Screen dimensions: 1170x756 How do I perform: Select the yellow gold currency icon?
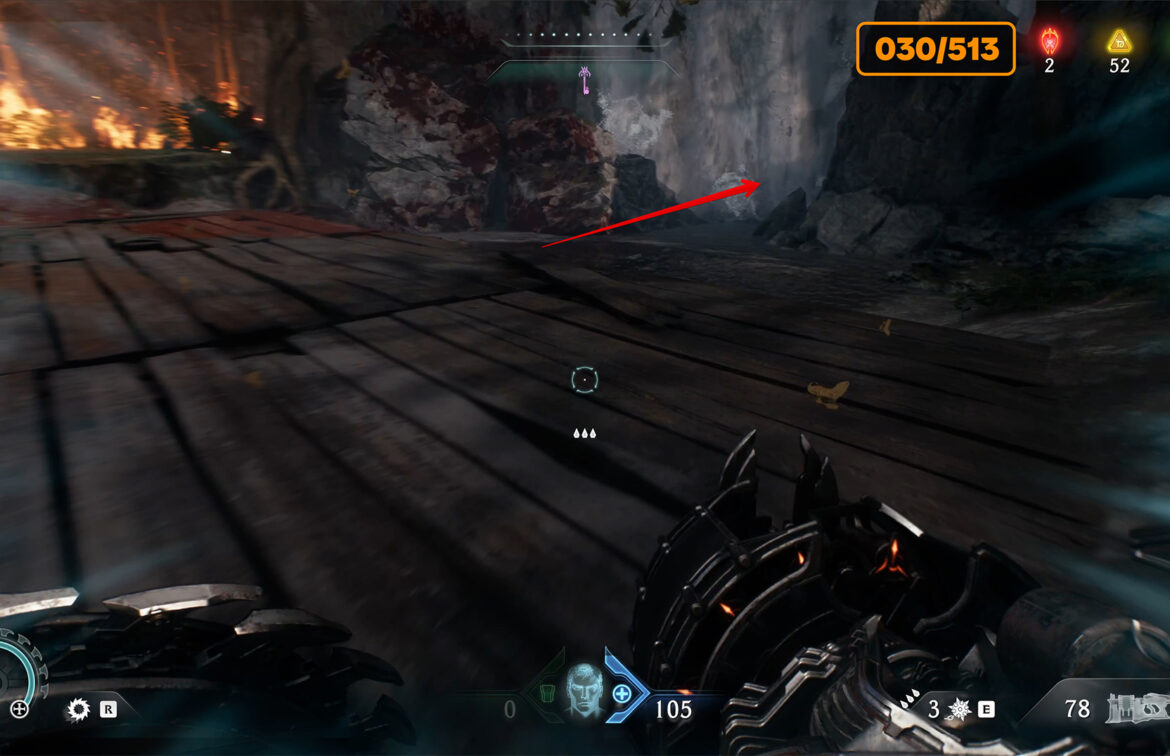1118,42
